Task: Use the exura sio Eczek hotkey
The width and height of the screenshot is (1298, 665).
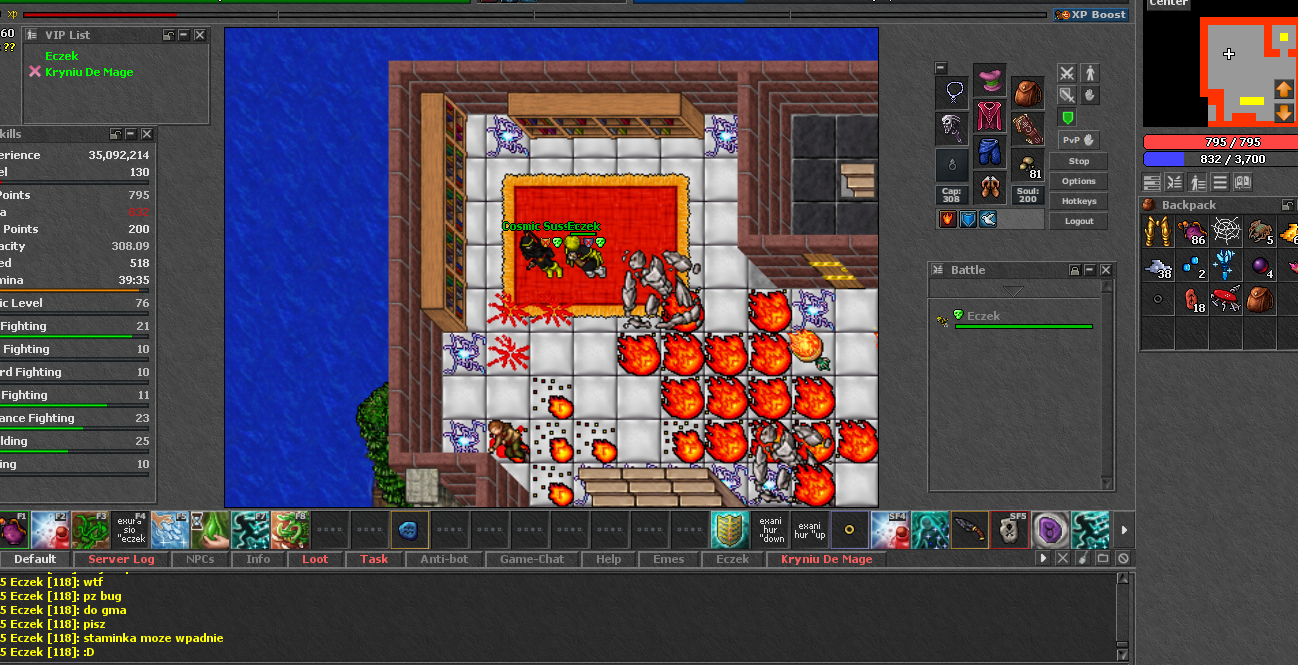Action: pos(130,530)
